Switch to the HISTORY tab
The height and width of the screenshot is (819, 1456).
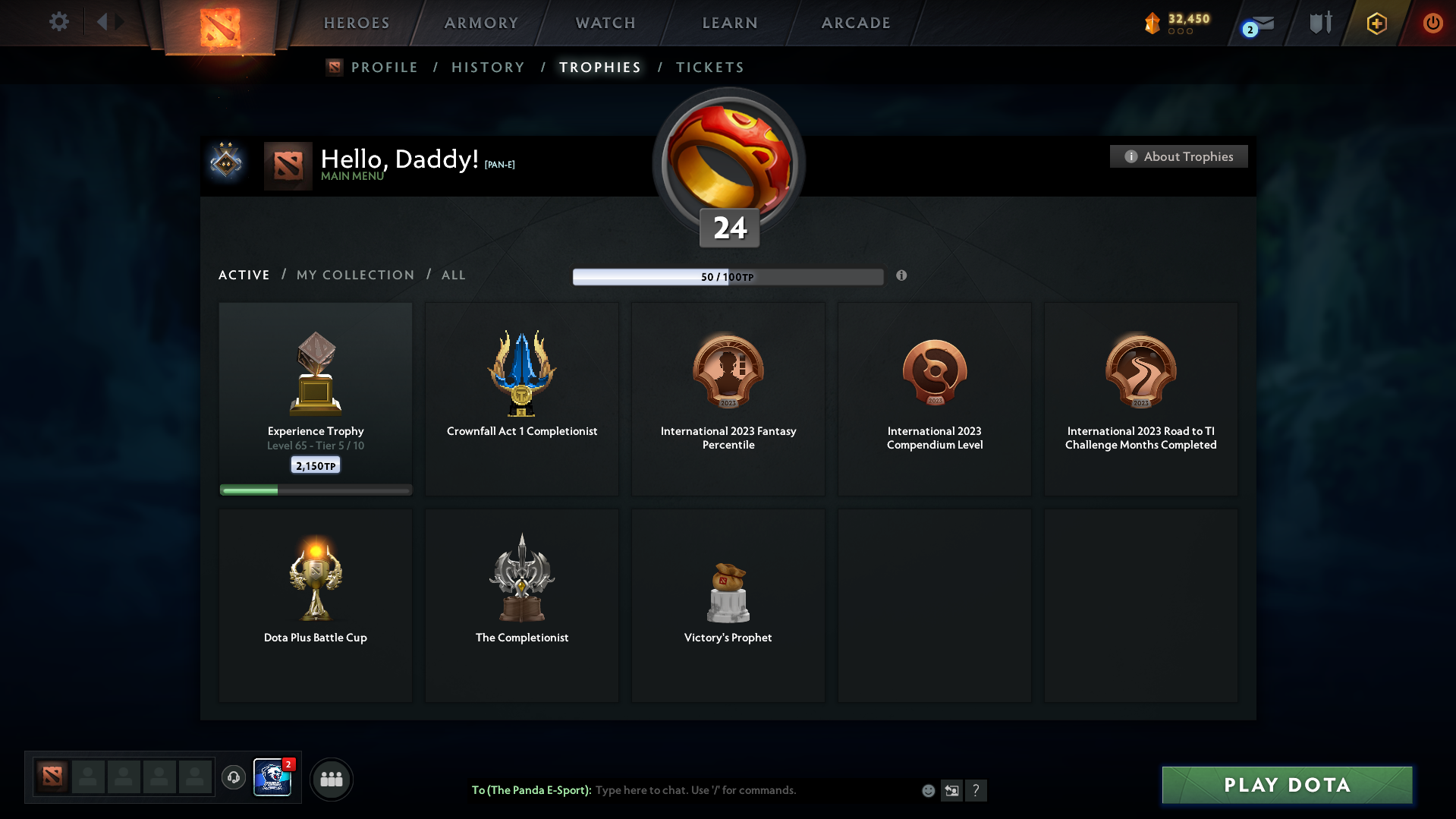[488, 67]
